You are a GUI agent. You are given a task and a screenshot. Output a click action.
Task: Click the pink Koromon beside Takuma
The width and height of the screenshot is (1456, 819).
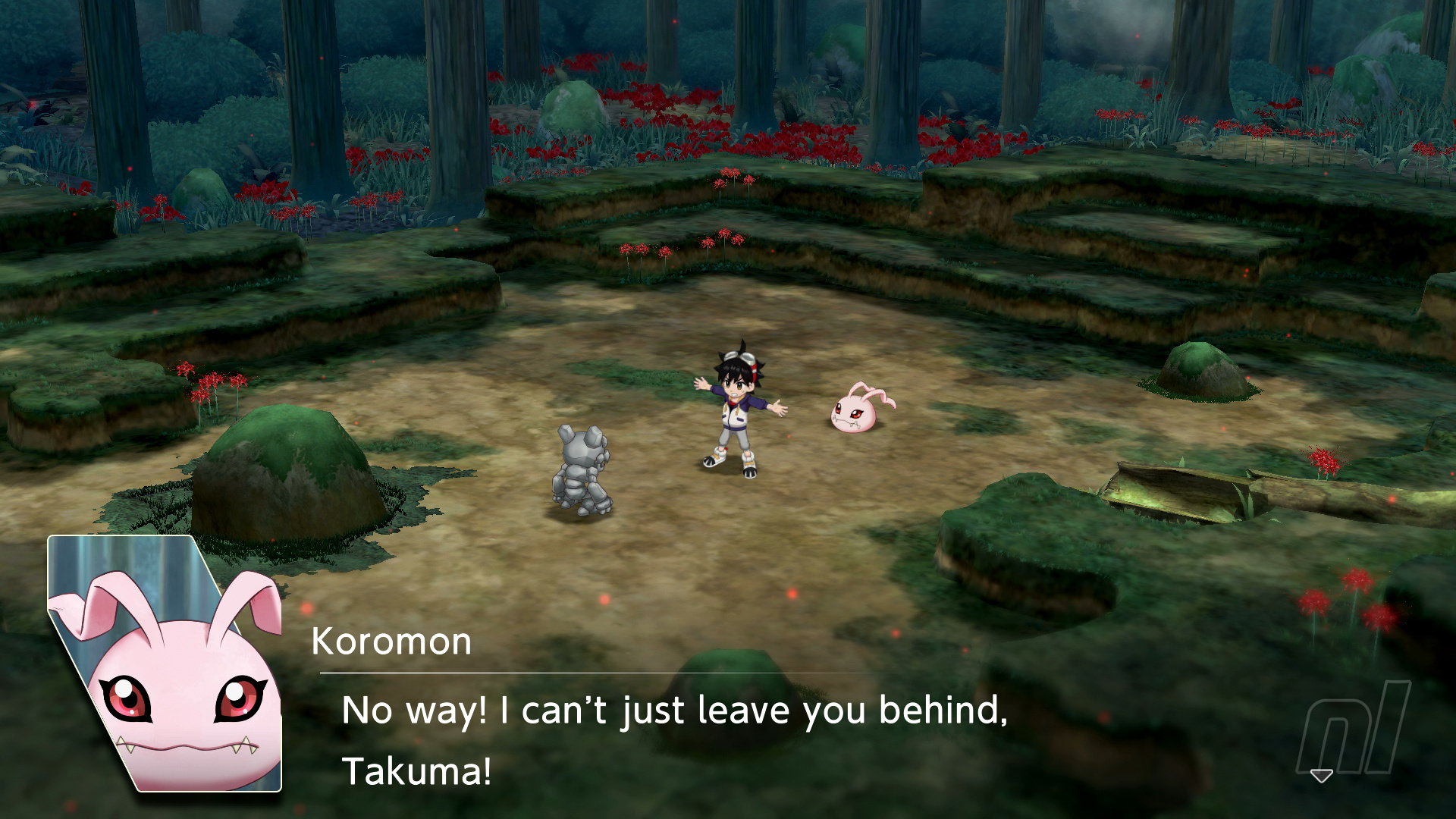(x=853, y=413)
